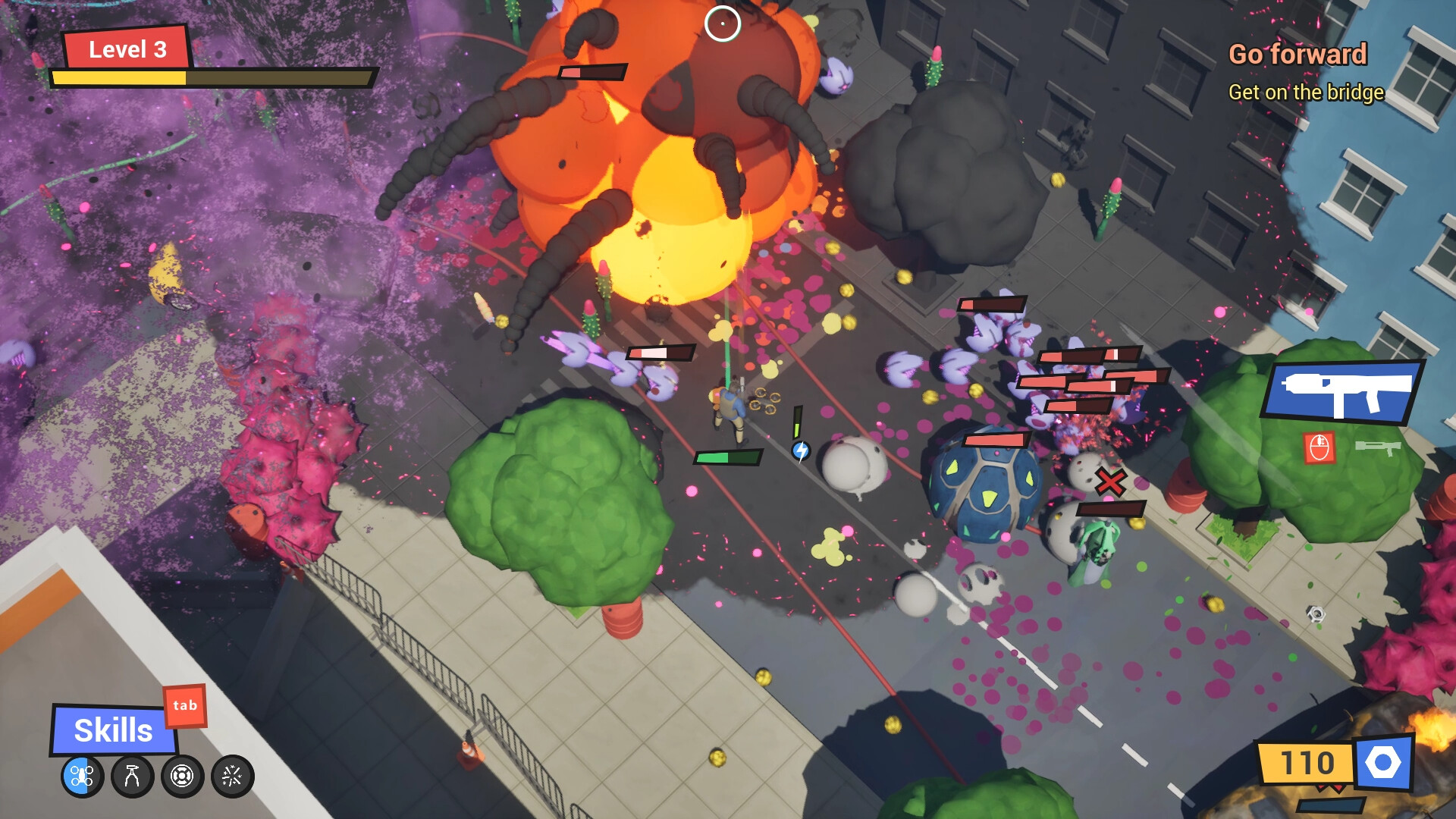Click the Level 3 banner
The image size is (1456, 819).
coord(127,50)
